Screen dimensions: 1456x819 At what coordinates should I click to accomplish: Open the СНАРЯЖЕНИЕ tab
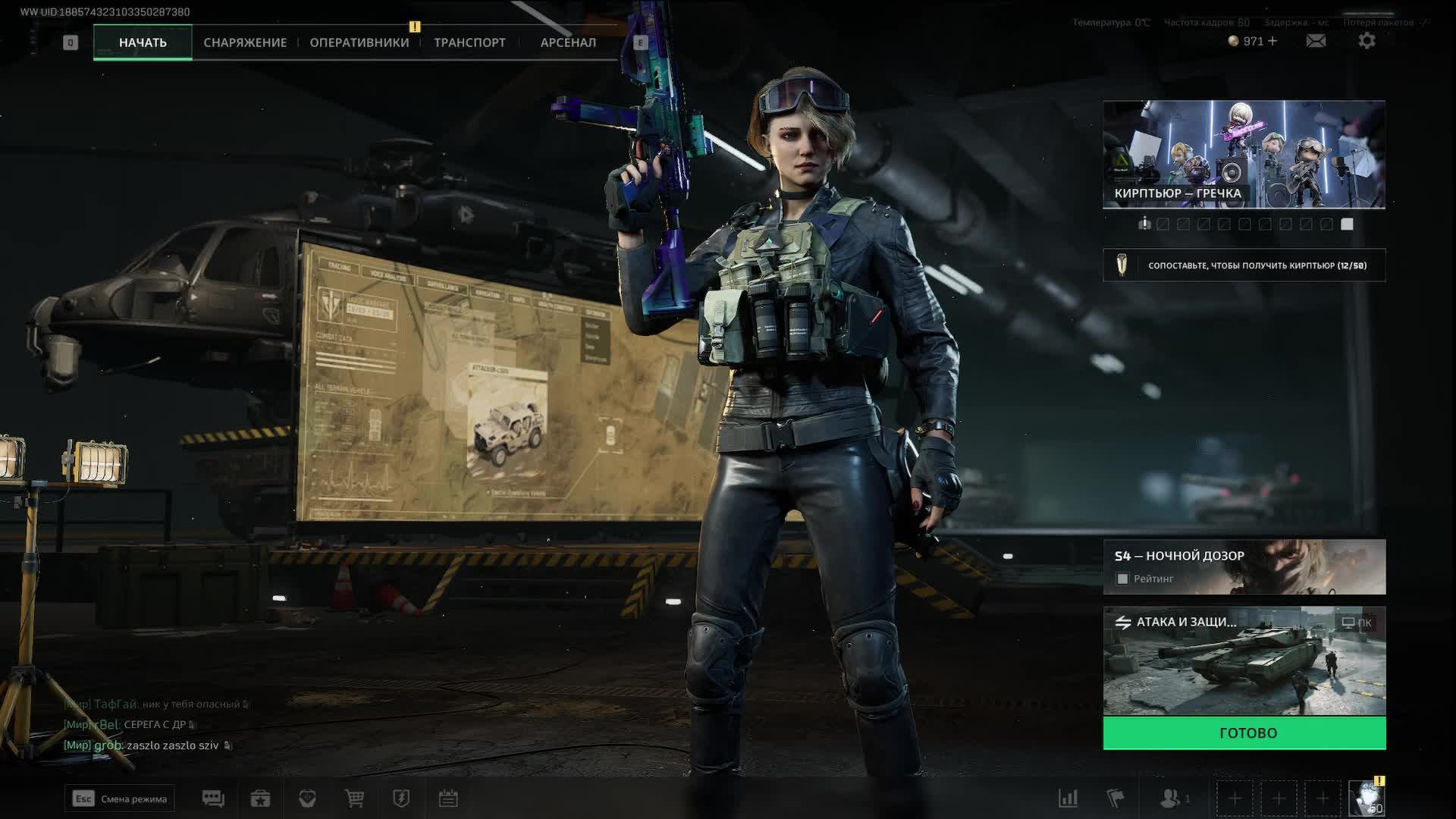tap(245, 42)
